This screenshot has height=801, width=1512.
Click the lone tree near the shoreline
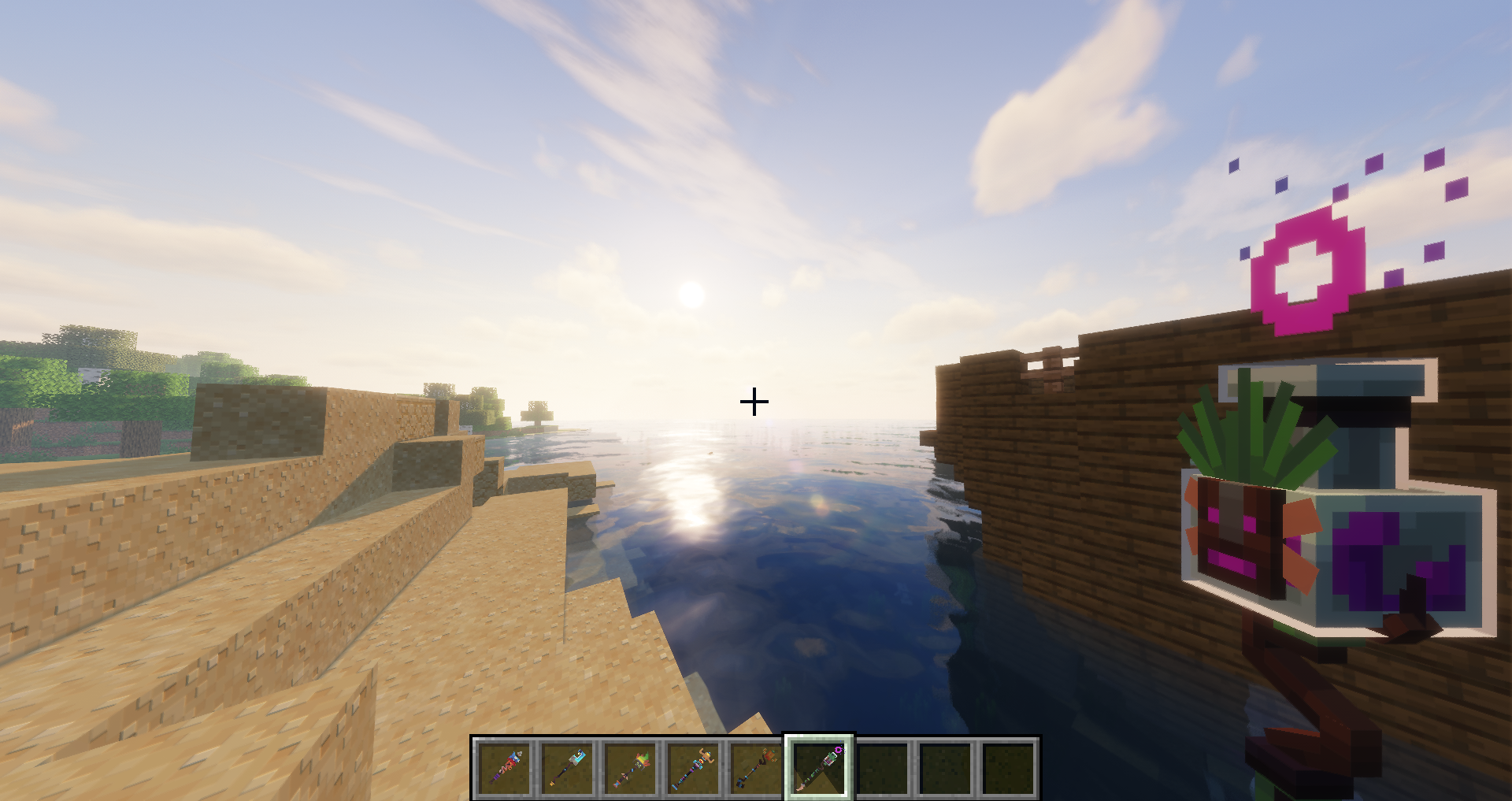pos(538,410)
